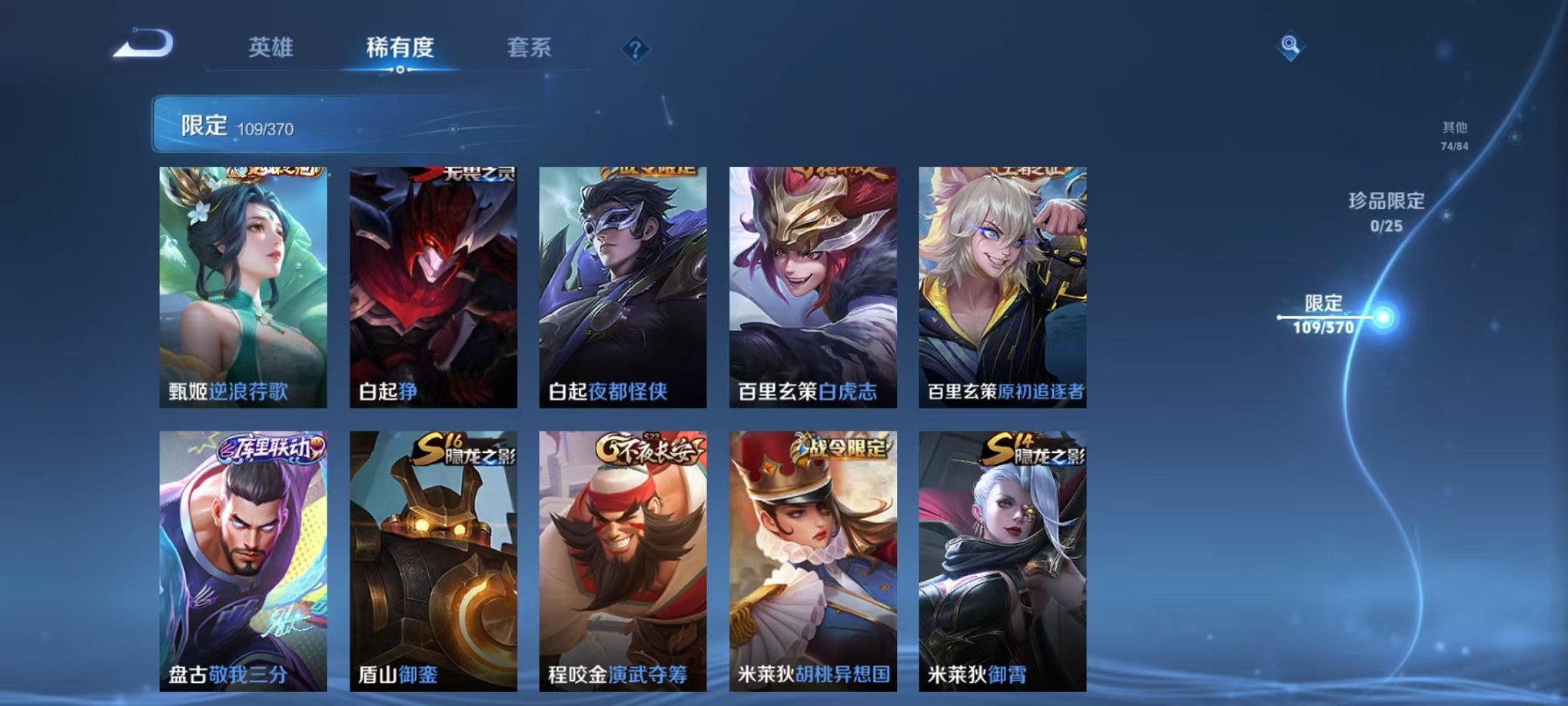Open the 甄姬 逆浪荇歌 skin
Image resolution: width=1568 pixels, height=706 pixels.
(x=244, y=285)
